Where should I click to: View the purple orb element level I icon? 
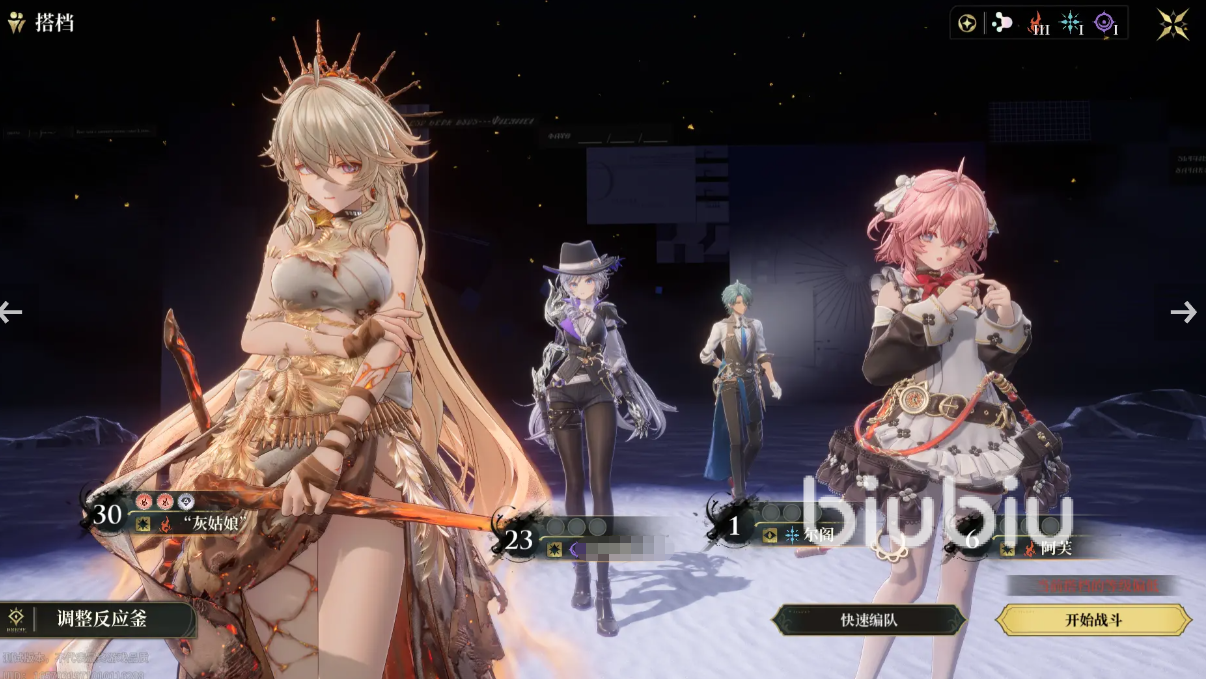[x=1105, y=24]
